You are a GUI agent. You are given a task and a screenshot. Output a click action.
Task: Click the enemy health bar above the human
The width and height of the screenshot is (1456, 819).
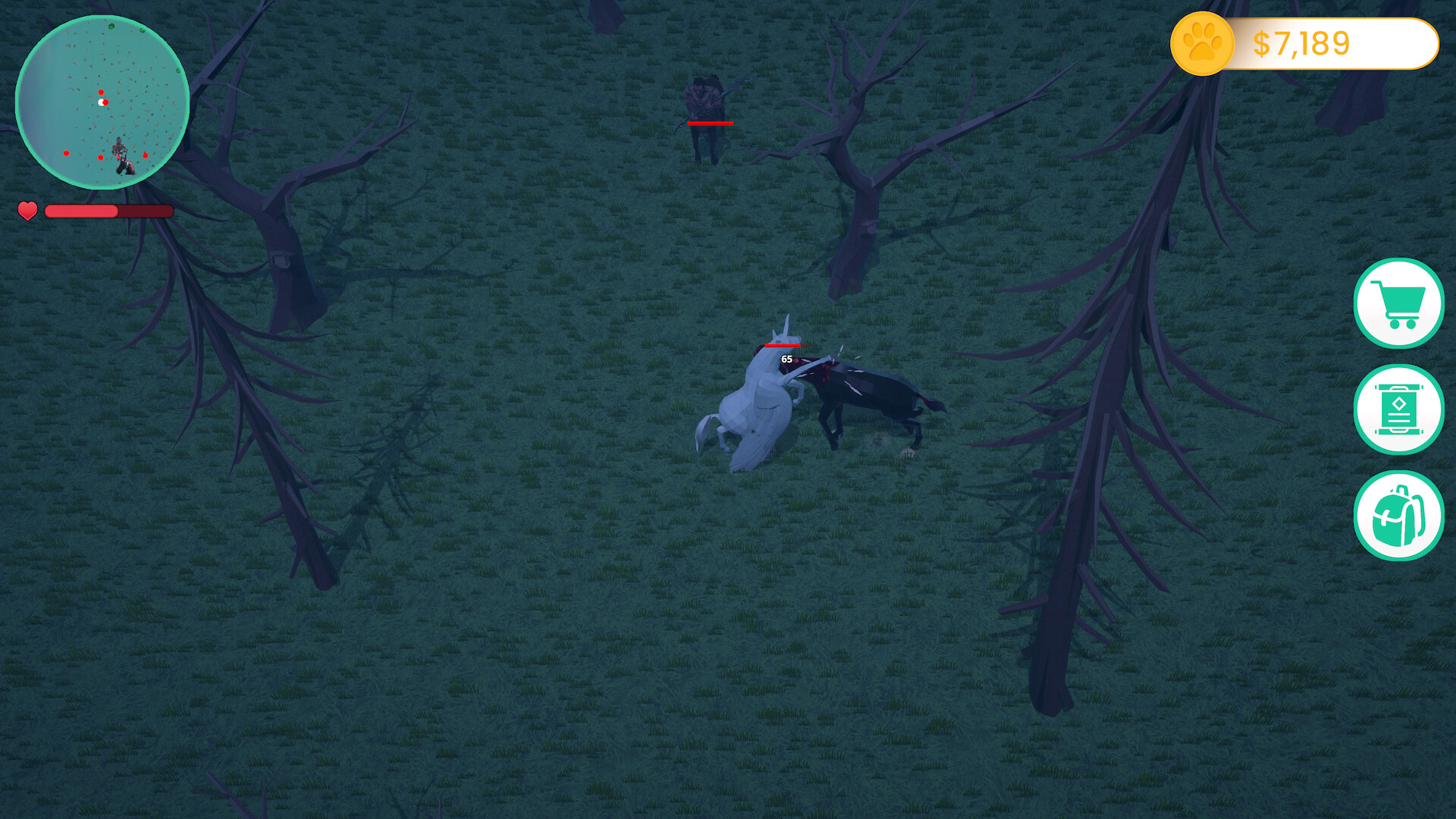pyautogui.click(x=711, y=123)
